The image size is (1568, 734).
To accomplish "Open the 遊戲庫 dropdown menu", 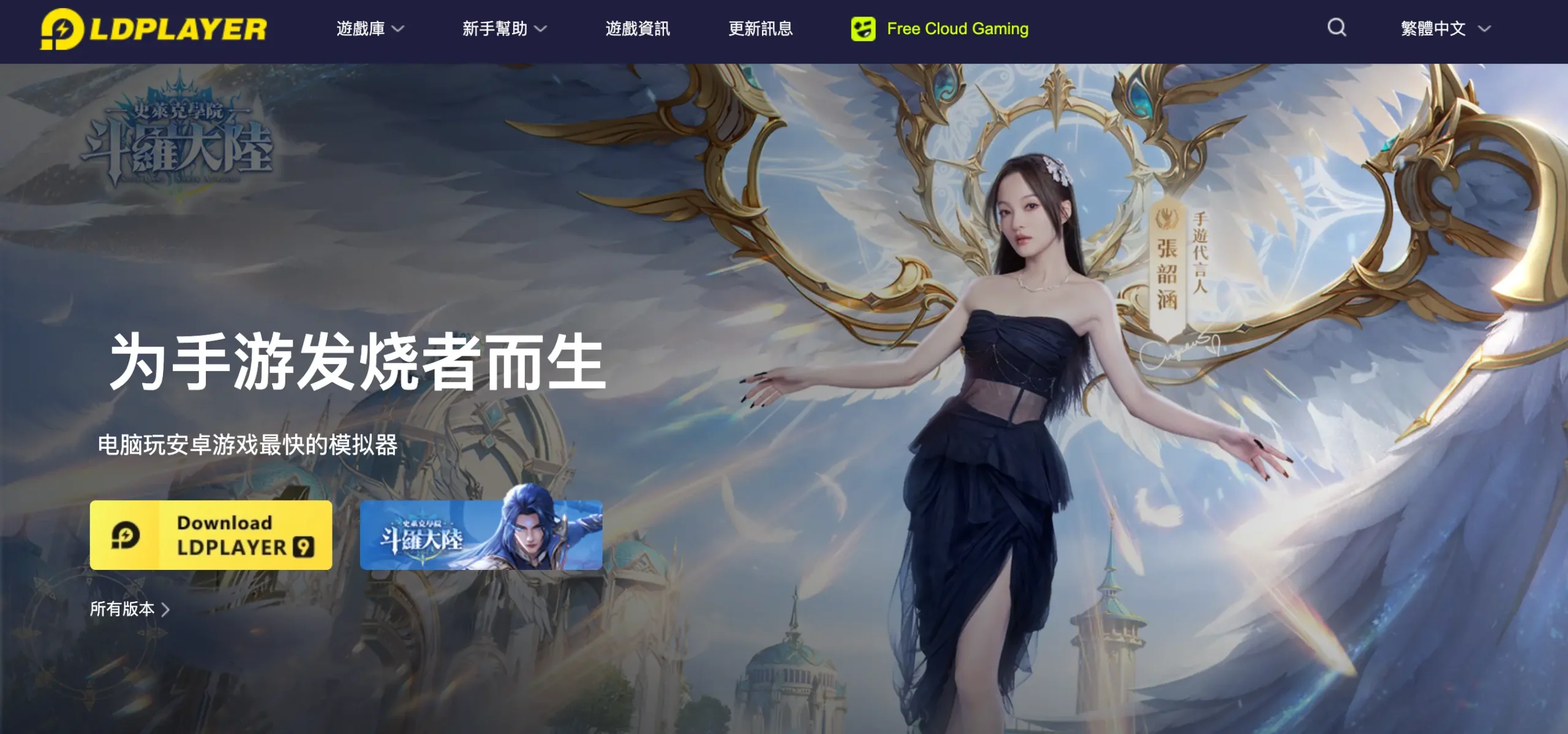I will click(x=370, y=29).
